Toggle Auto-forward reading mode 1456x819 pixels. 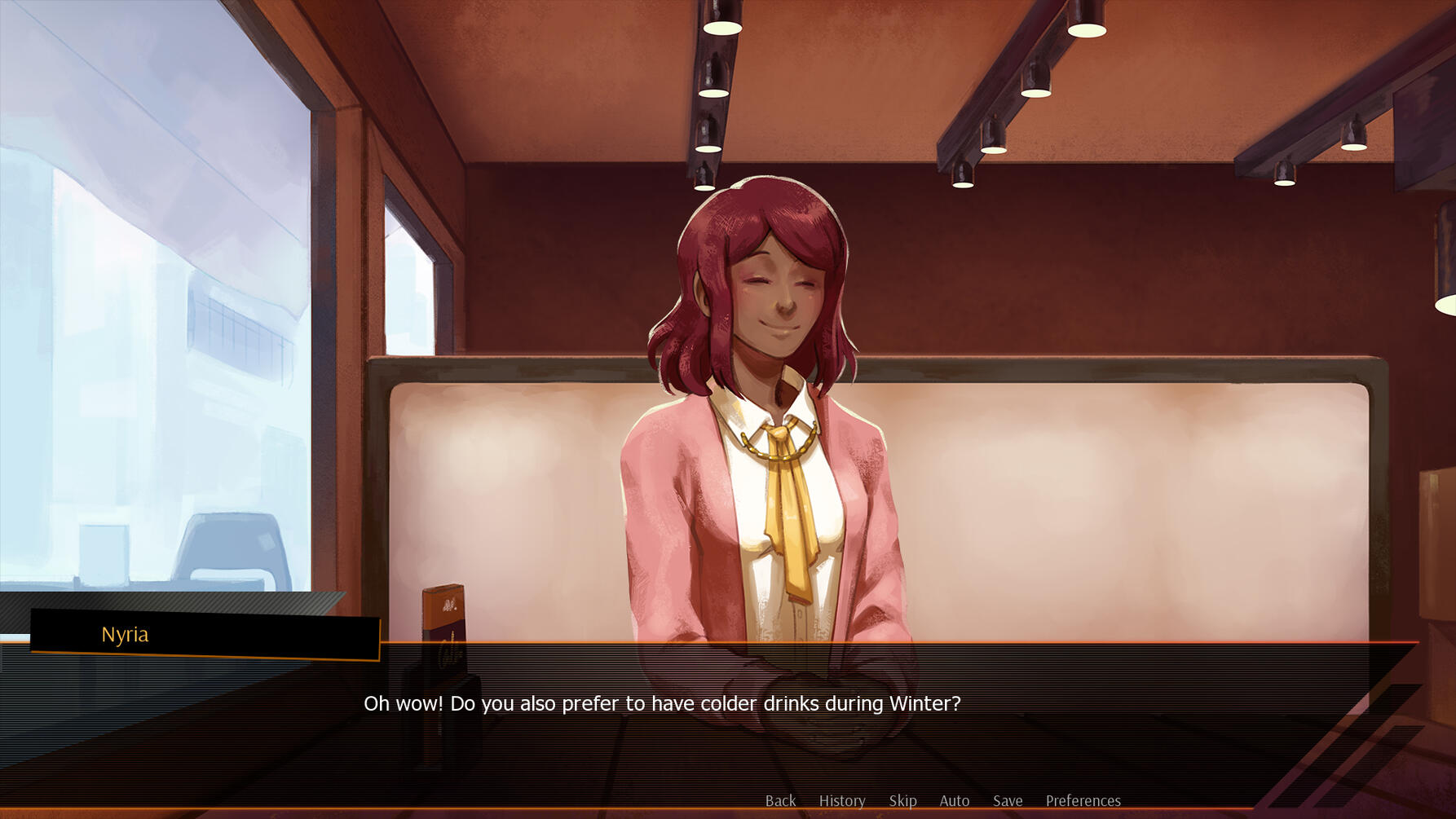(x=954, y=800)
